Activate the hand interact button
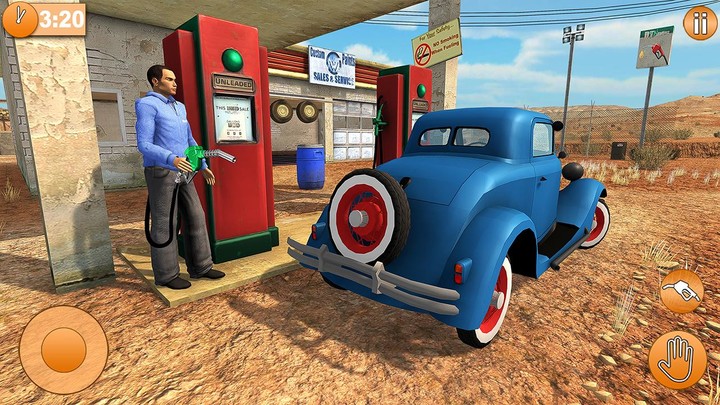Viewport: 720px width, 405px height. [x=677, y=359]
